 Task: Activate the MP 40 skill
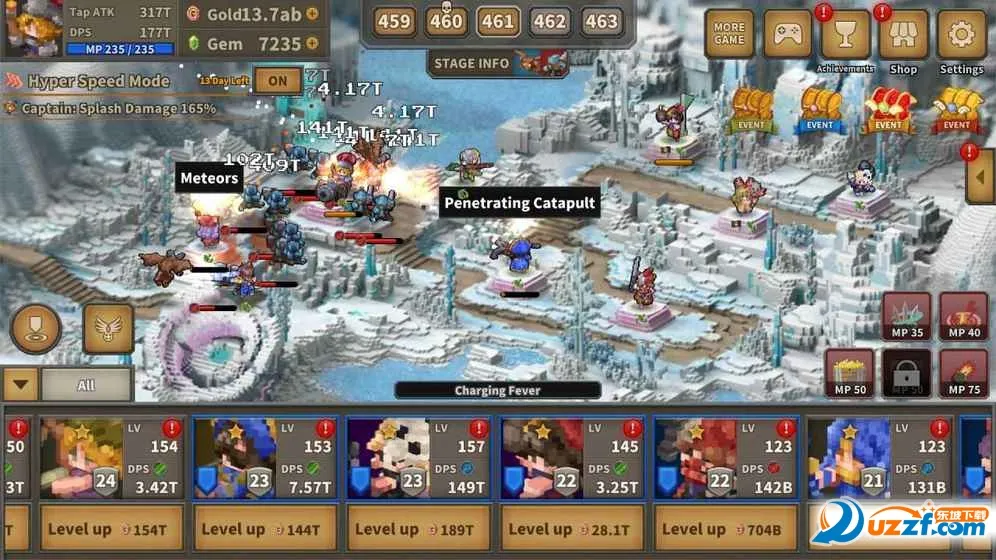(x=964, y=317)
